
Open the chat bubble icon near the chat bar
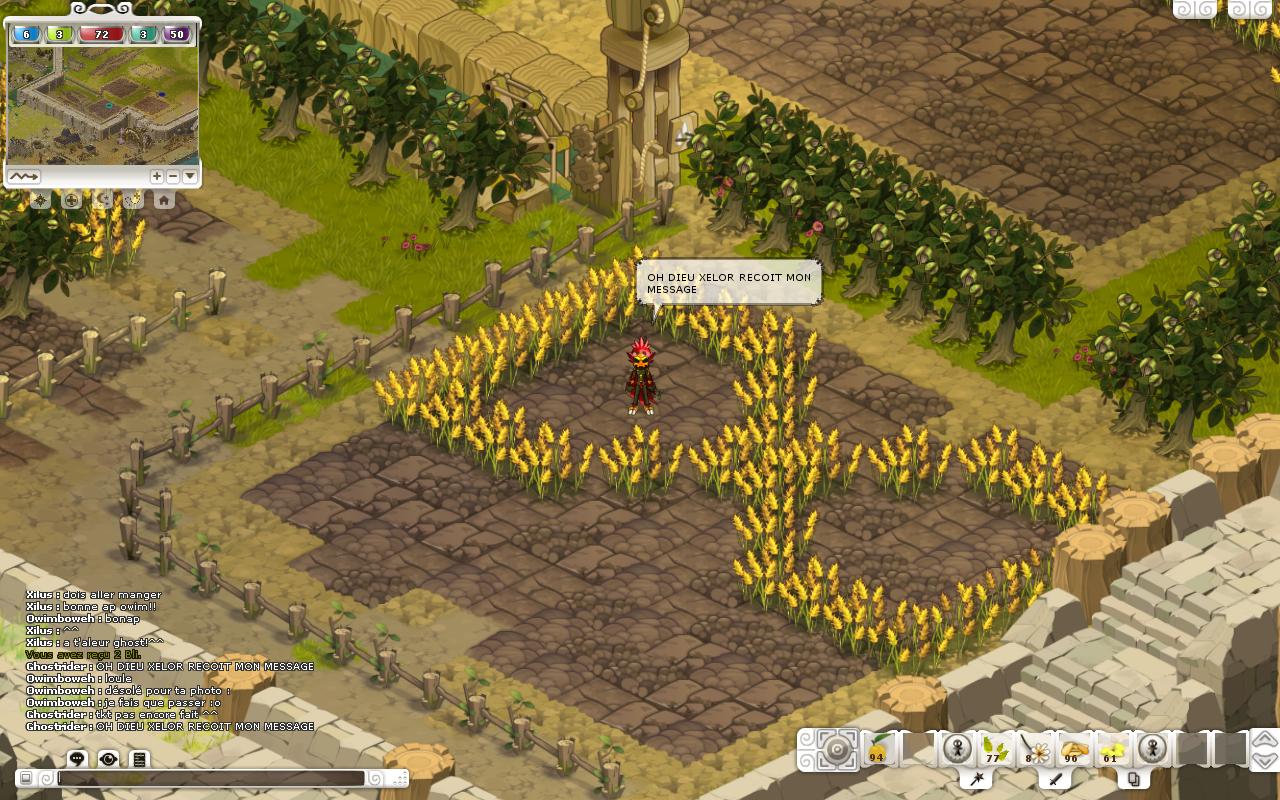click(x=78, y=758)
